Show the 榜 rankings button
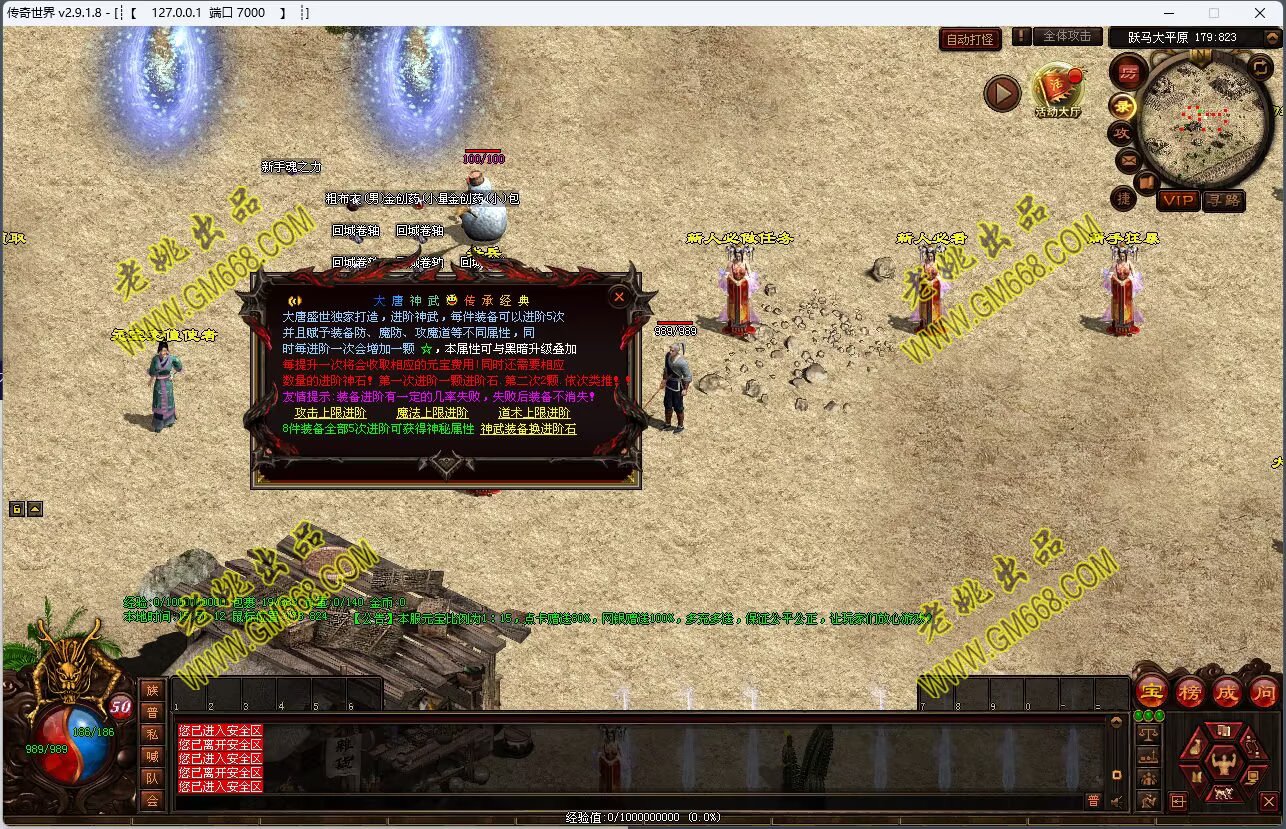The width and height of the screenshot is (1286, 829). [1189, 691]
